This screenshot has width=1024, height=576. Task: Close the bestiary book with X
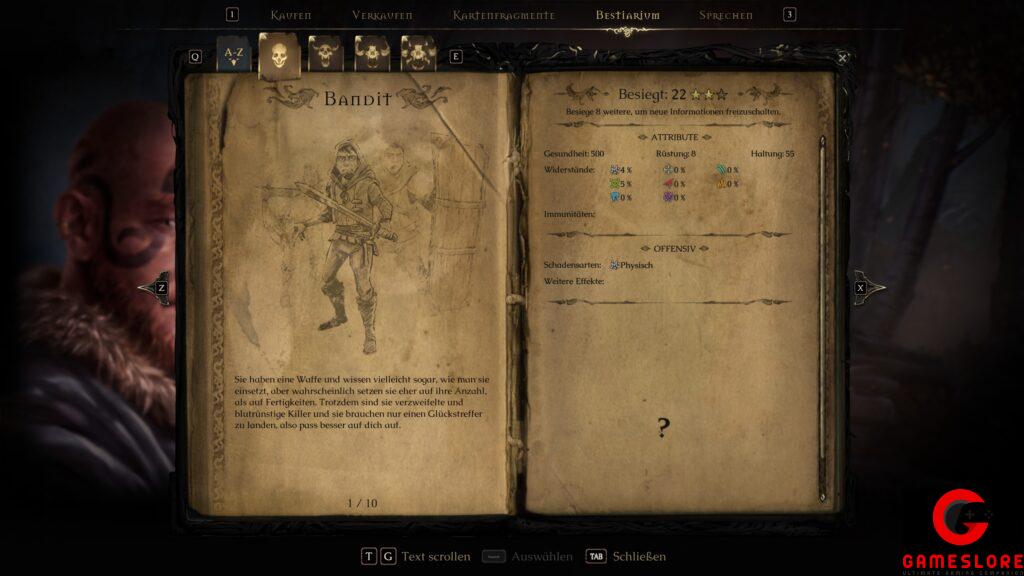(x=842, y=58)
